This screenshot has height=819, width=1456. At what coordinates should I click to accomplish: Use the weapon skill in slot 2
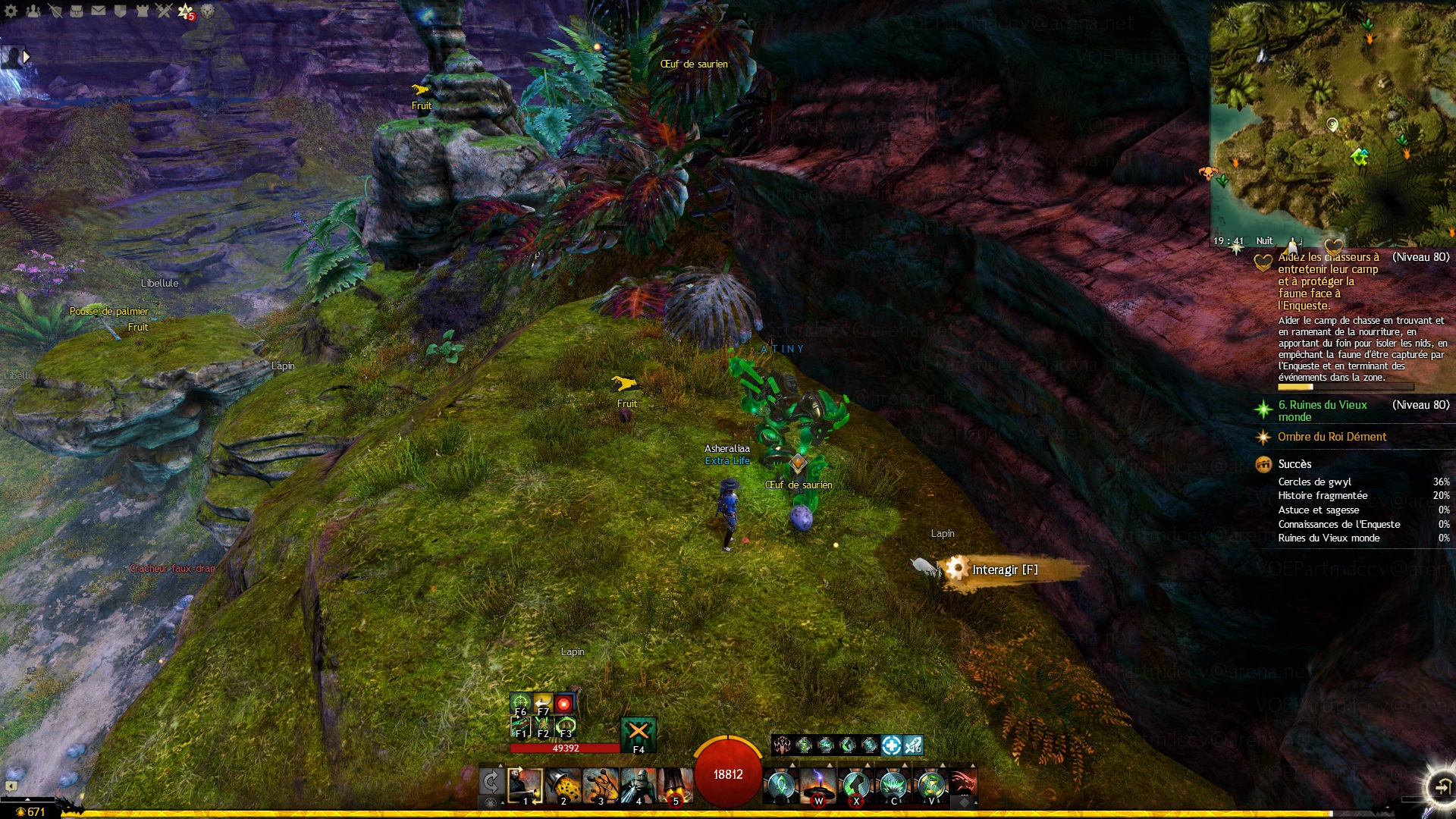(563, 786)
